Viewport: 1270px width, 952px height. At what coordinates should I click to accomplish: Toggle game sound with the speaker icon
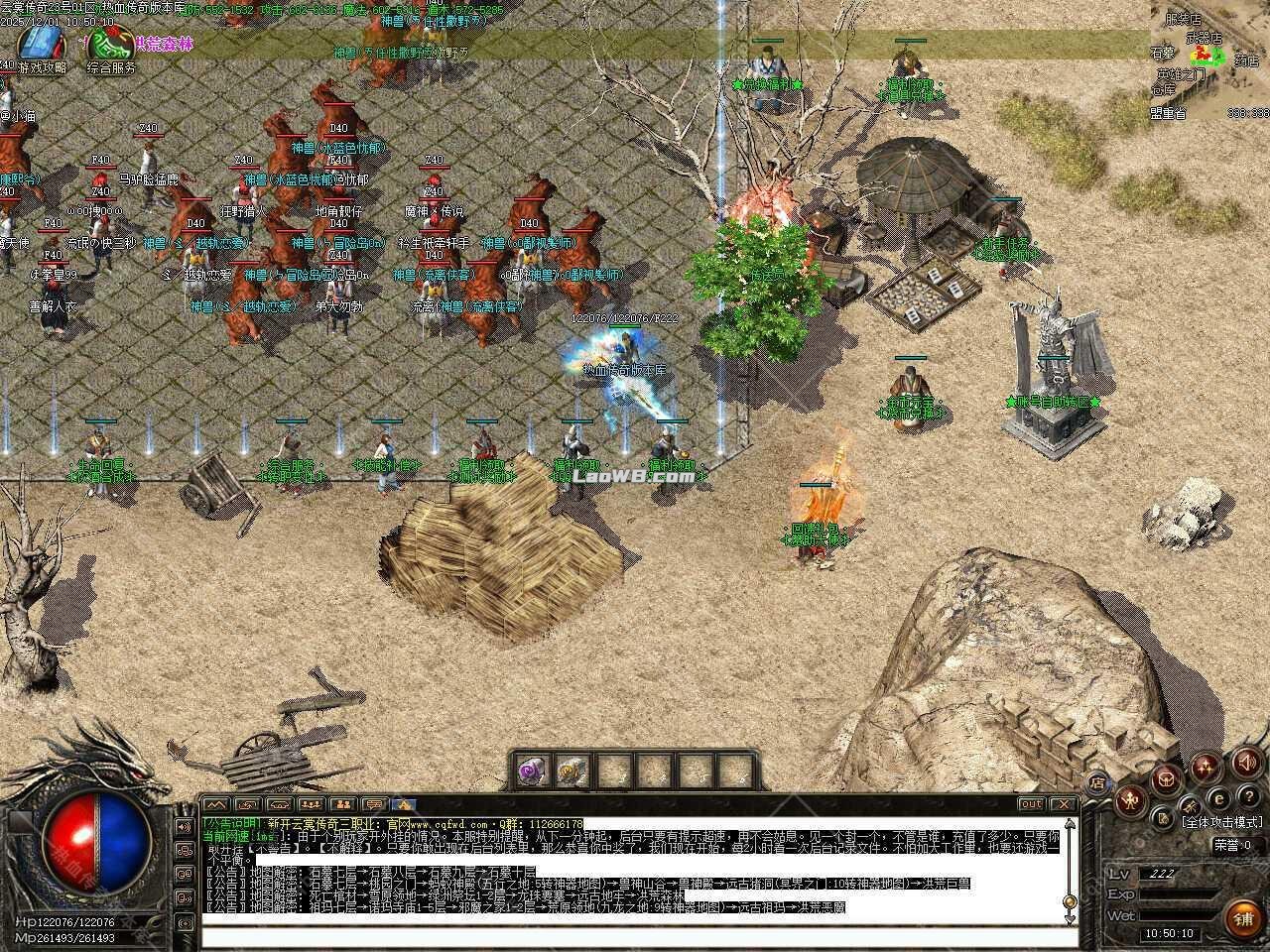tap(1245, 764)
